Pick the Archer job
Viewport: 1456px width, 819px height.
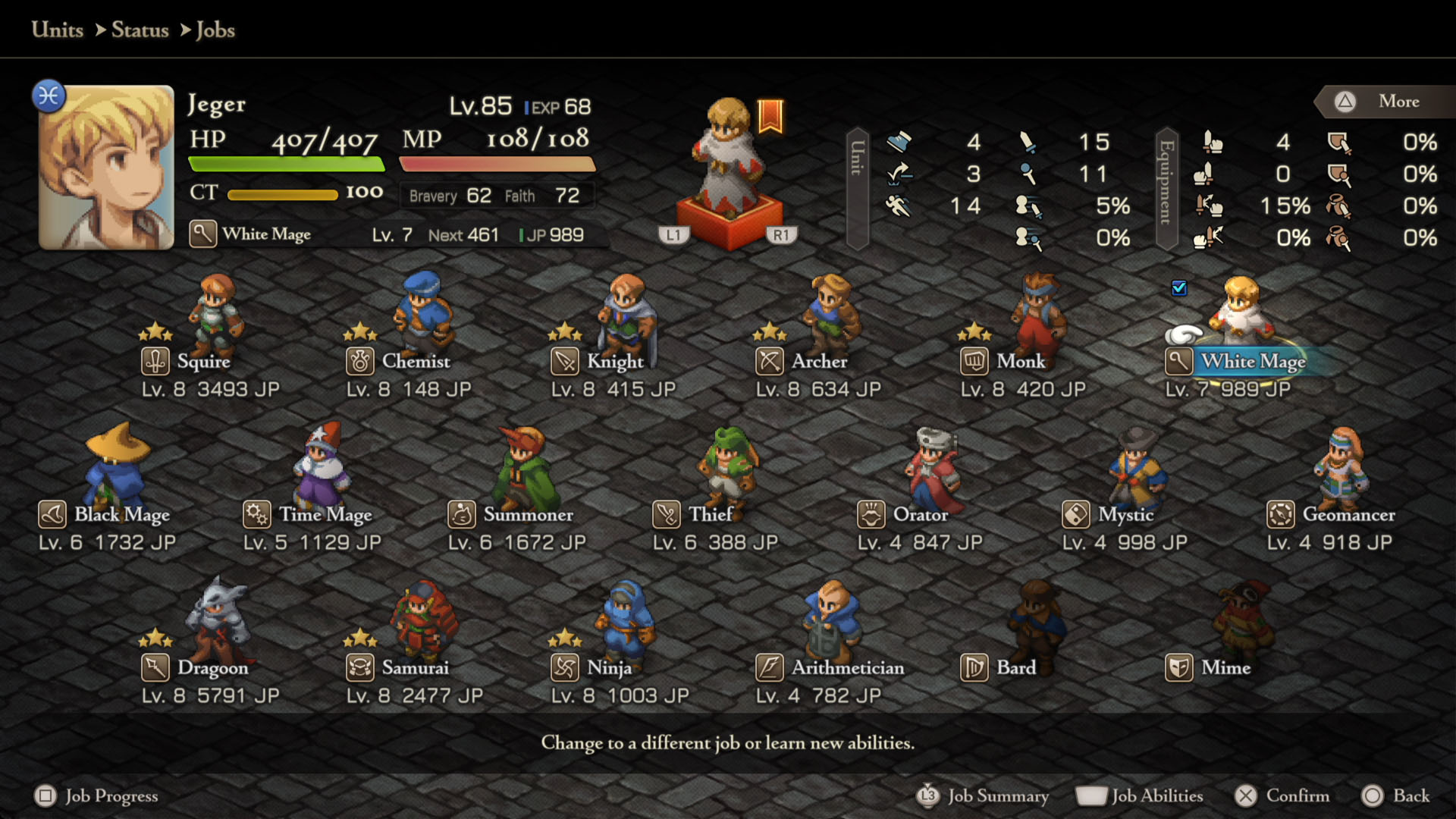point(819,362)
